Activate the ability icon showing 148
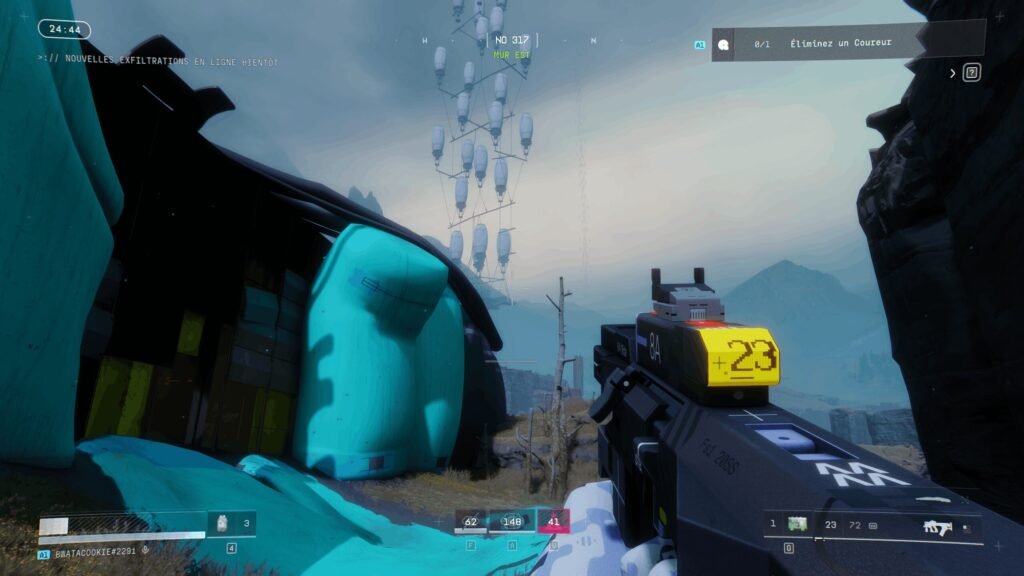This screenshot has width=1024, height=576. point(513,521)
